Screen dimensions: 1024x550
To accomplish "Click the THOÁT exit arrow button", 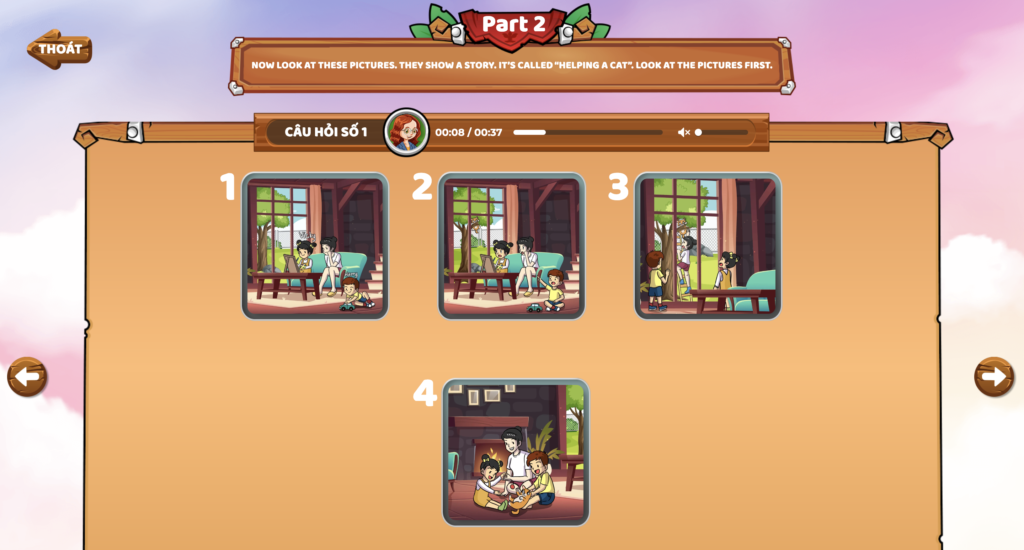I will [59, 48].
